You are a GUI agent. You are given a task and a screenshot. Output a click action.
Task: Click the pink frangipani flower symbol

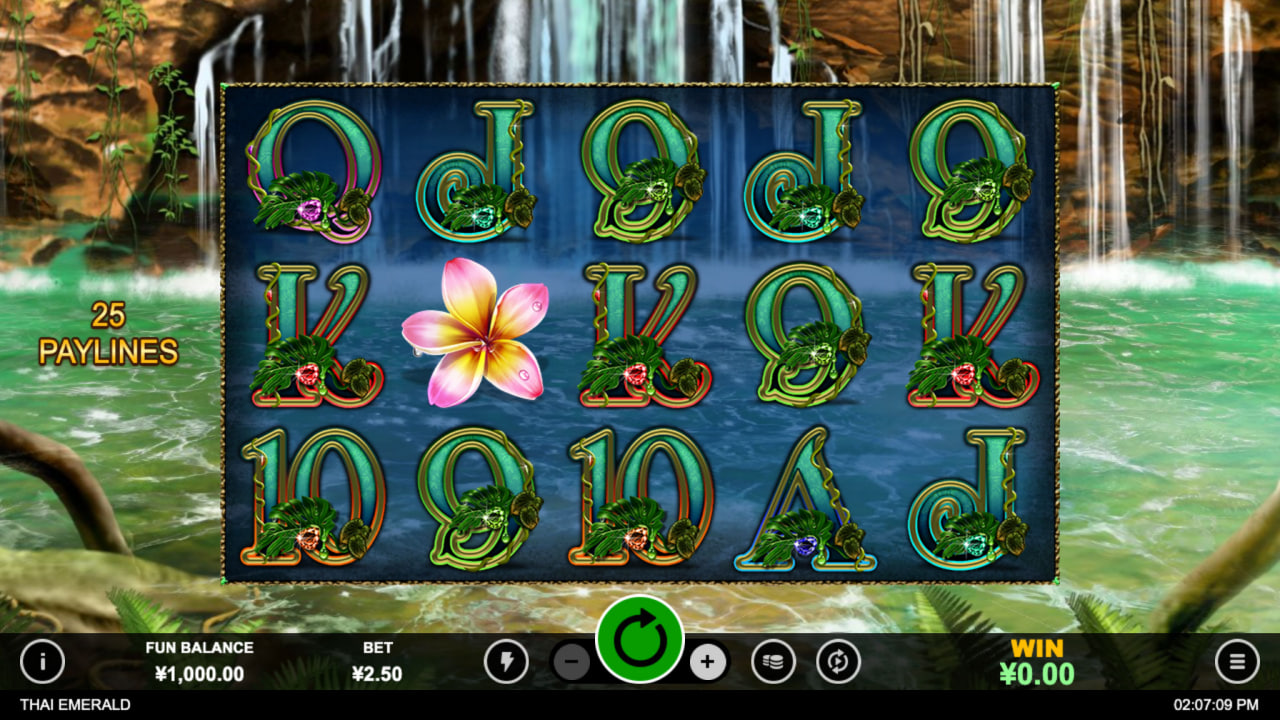478,335
